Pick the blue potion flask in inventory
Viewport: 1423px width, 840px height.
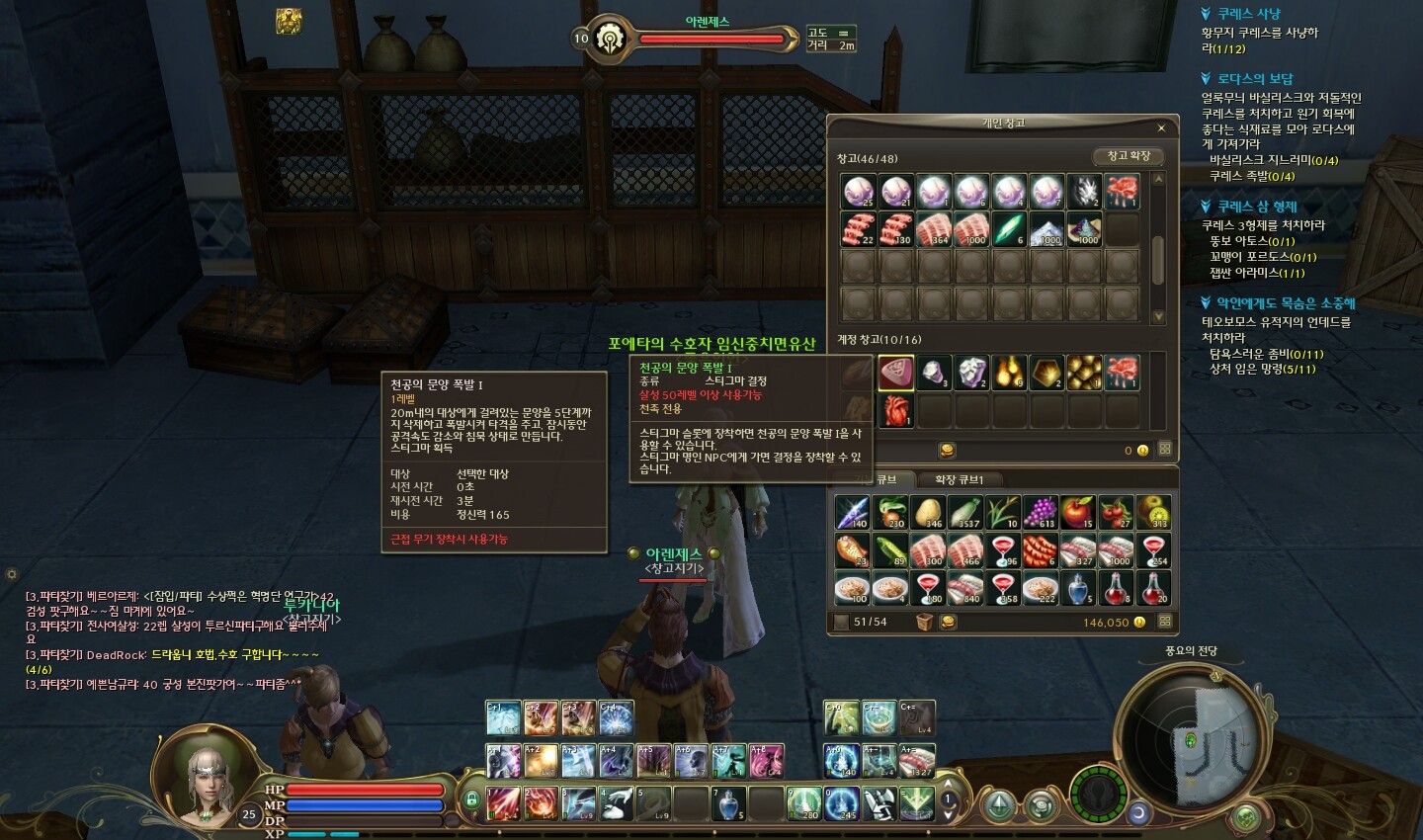1078,588
